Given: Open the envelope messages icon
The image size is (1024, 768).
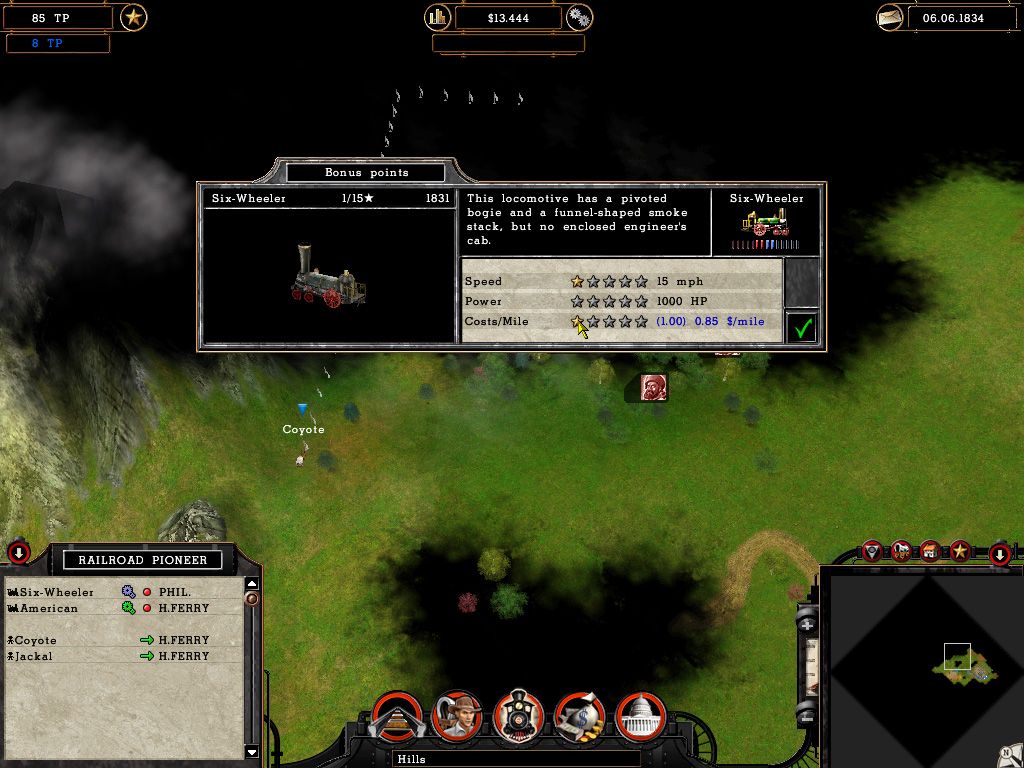Looking at the screenshot, I should [890, 17].
